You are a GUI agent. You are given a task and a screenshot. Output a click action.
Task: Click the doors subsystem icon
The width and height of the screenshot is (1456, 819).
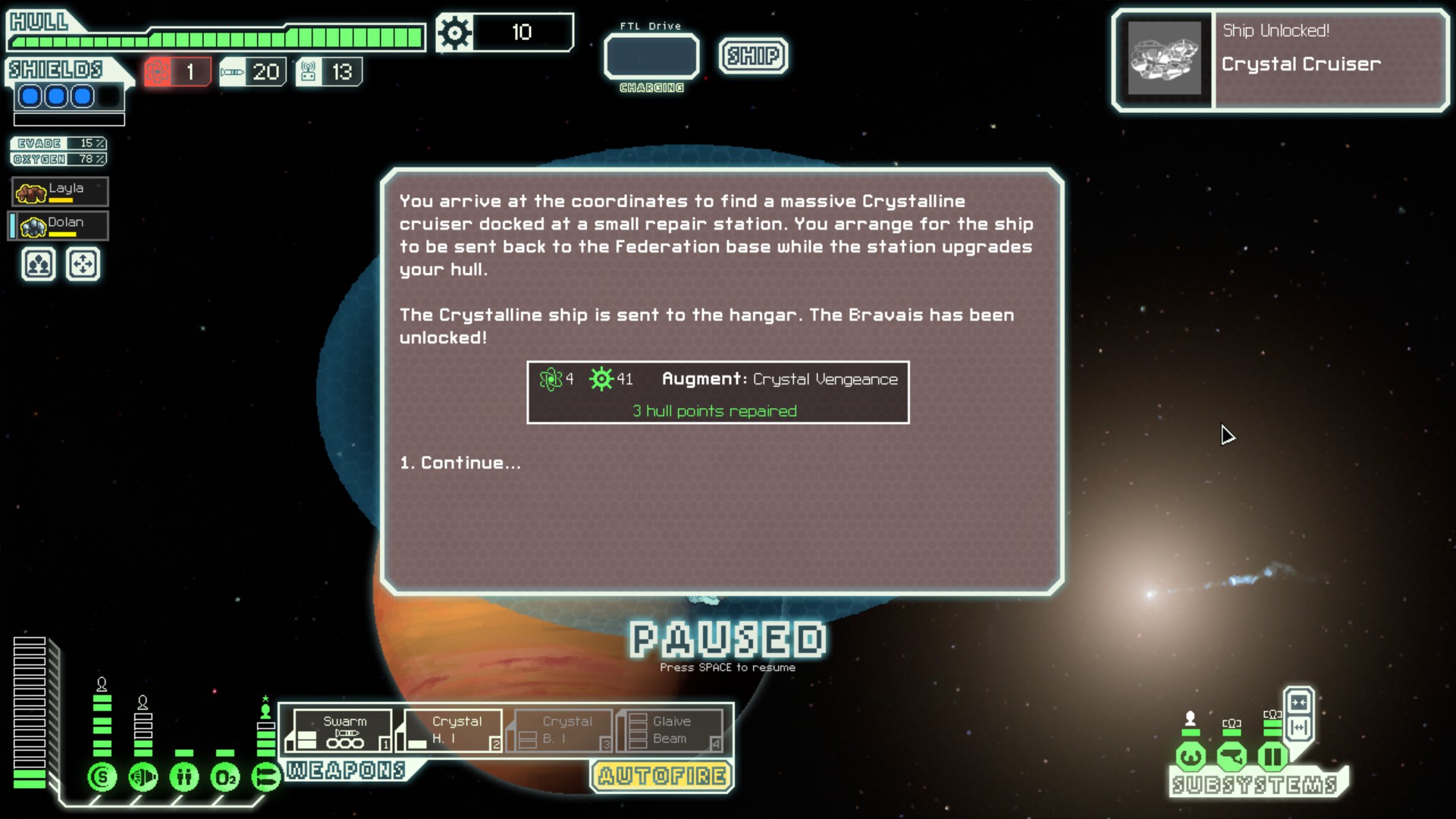pyautogui.click(x=1272, y=756)
